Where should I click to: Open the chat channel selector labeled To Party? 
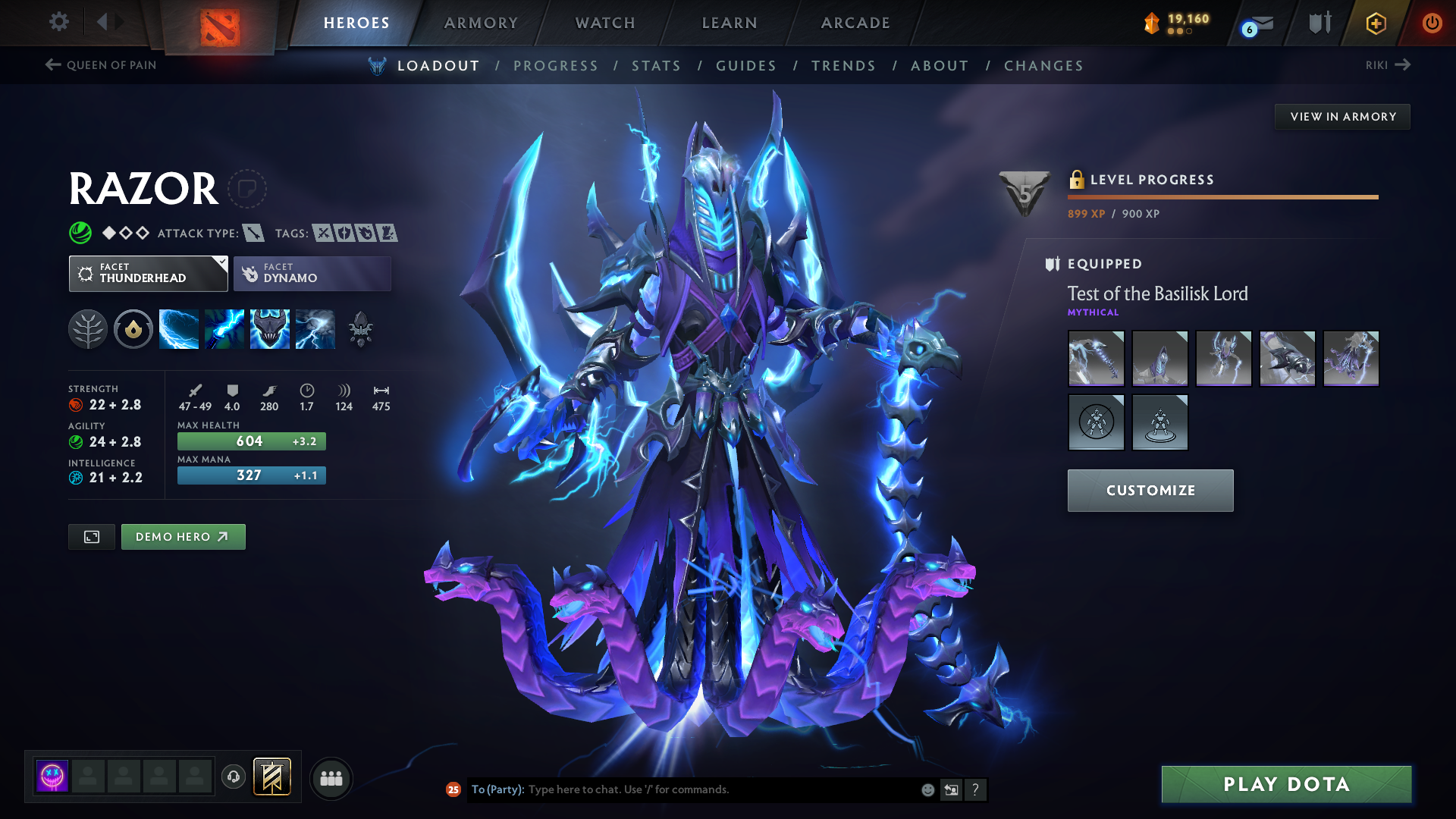tap(496, 789)
